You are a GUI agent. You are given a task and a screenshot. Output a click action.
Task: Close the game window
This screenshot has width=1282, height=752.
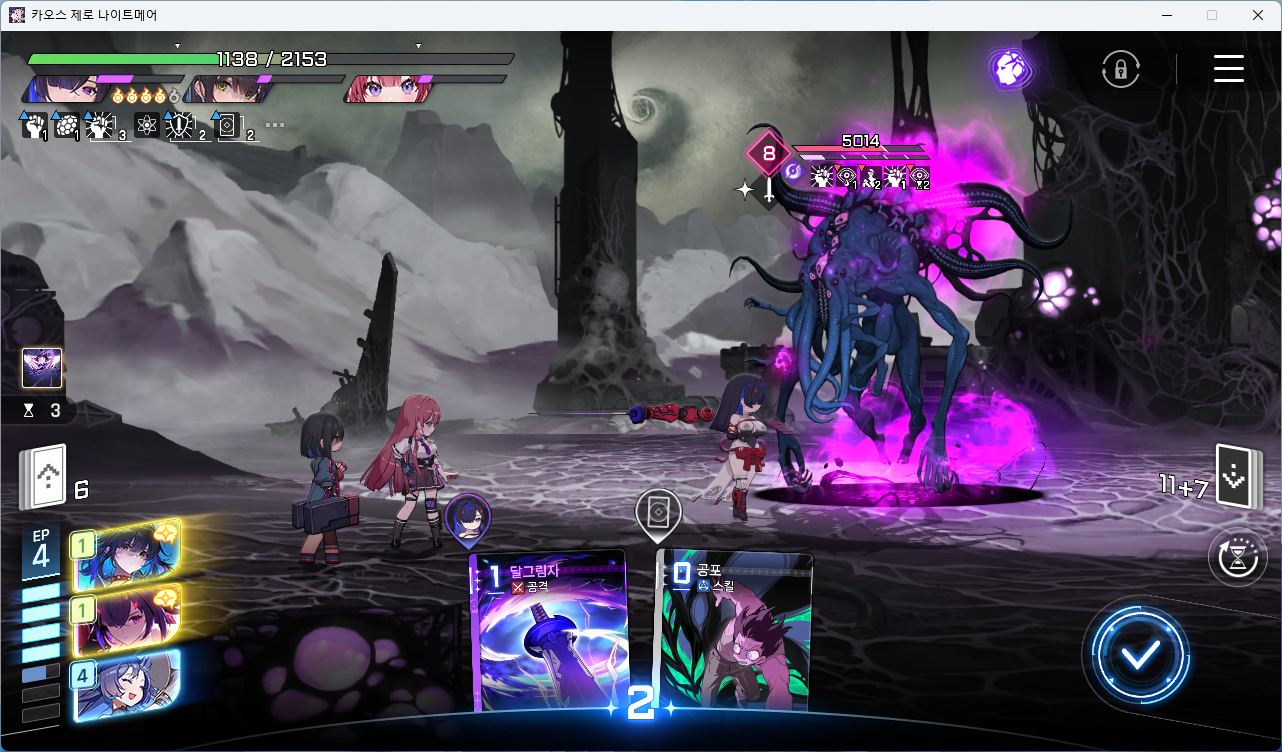pos(1257,15)
